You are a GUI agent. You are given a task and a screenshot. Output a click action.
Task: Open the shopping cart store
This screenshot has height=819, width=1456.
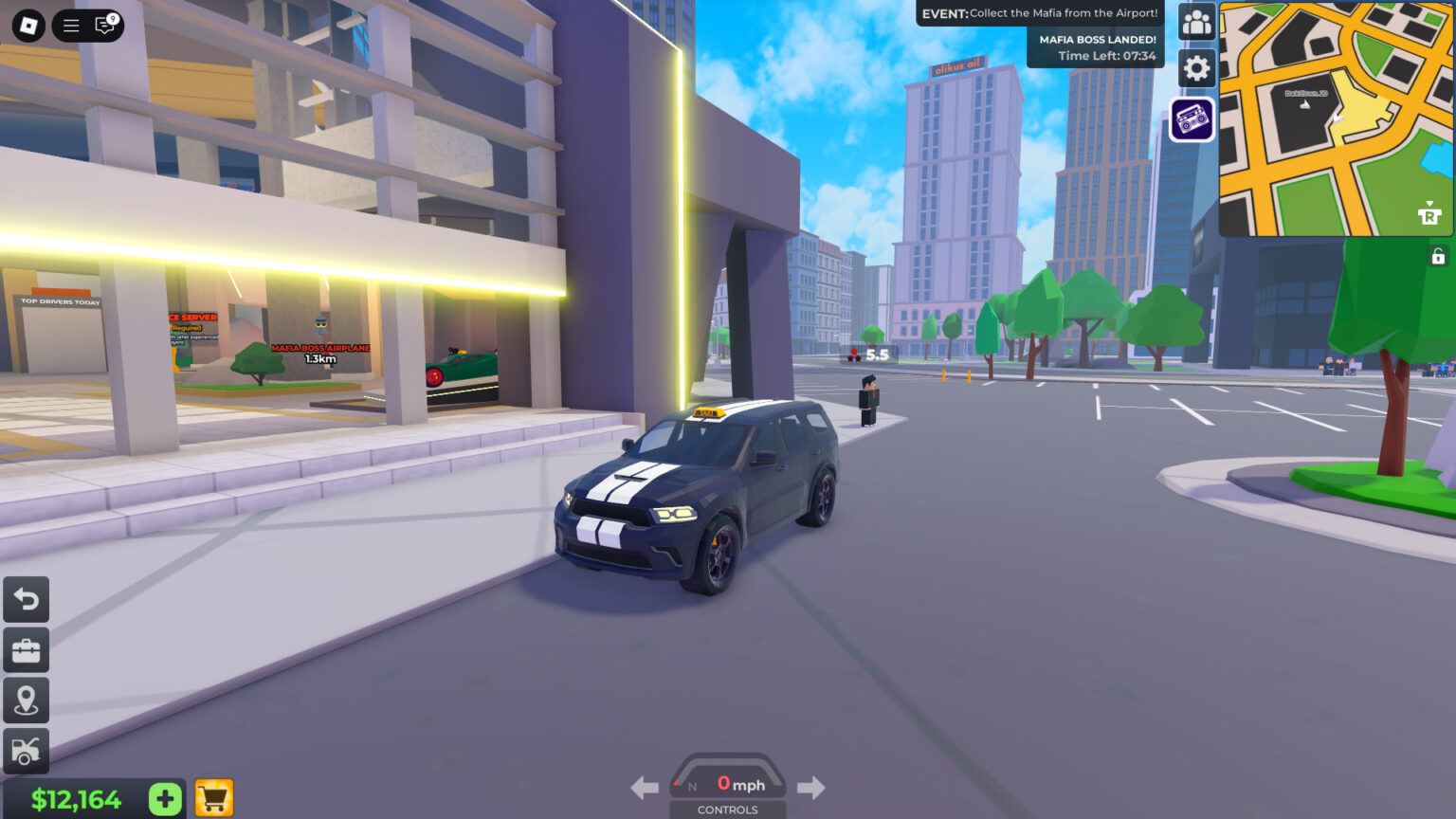214,799
